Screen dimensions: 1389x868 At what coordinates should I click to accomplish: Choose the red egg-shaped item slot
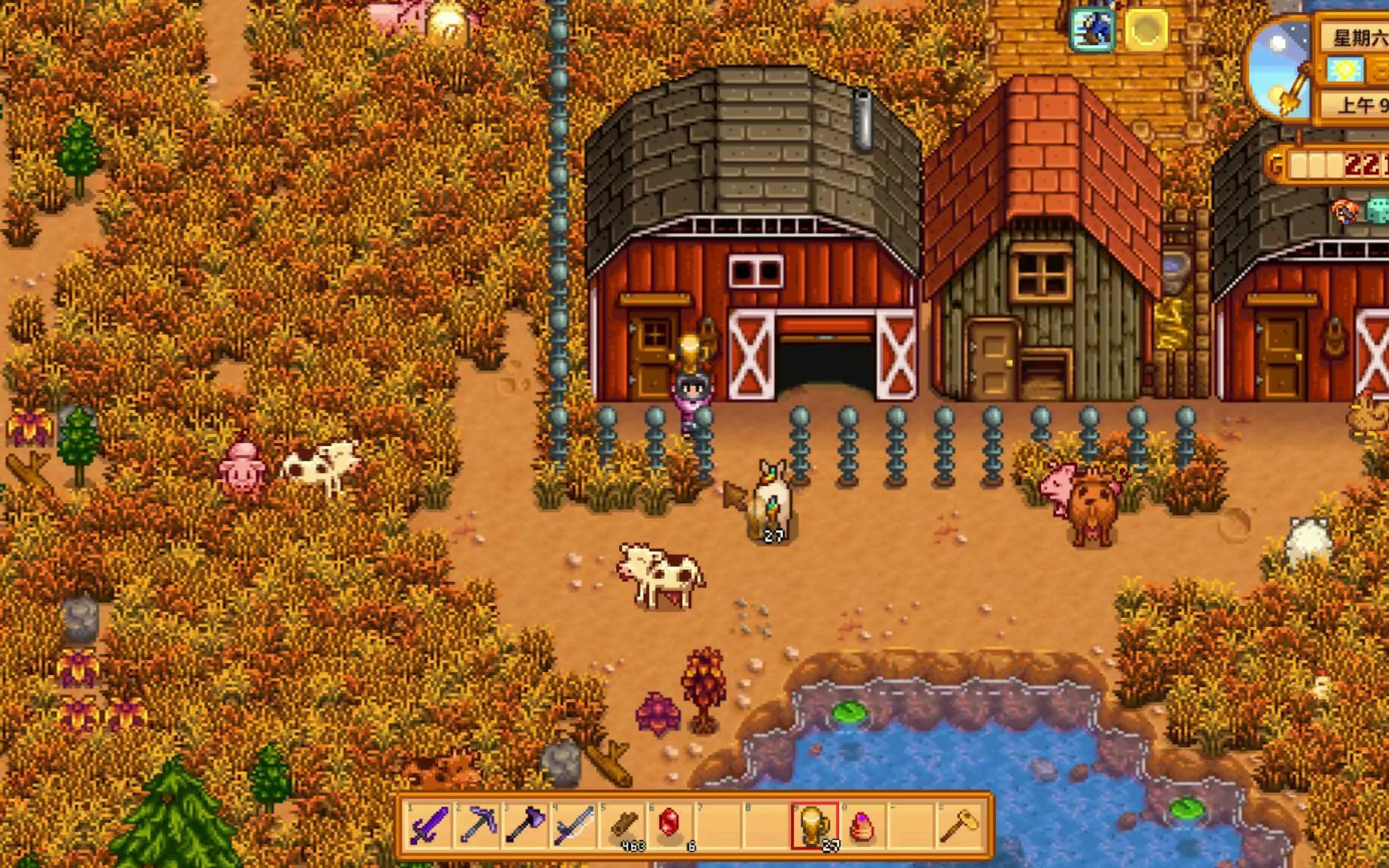coord(862,825)
